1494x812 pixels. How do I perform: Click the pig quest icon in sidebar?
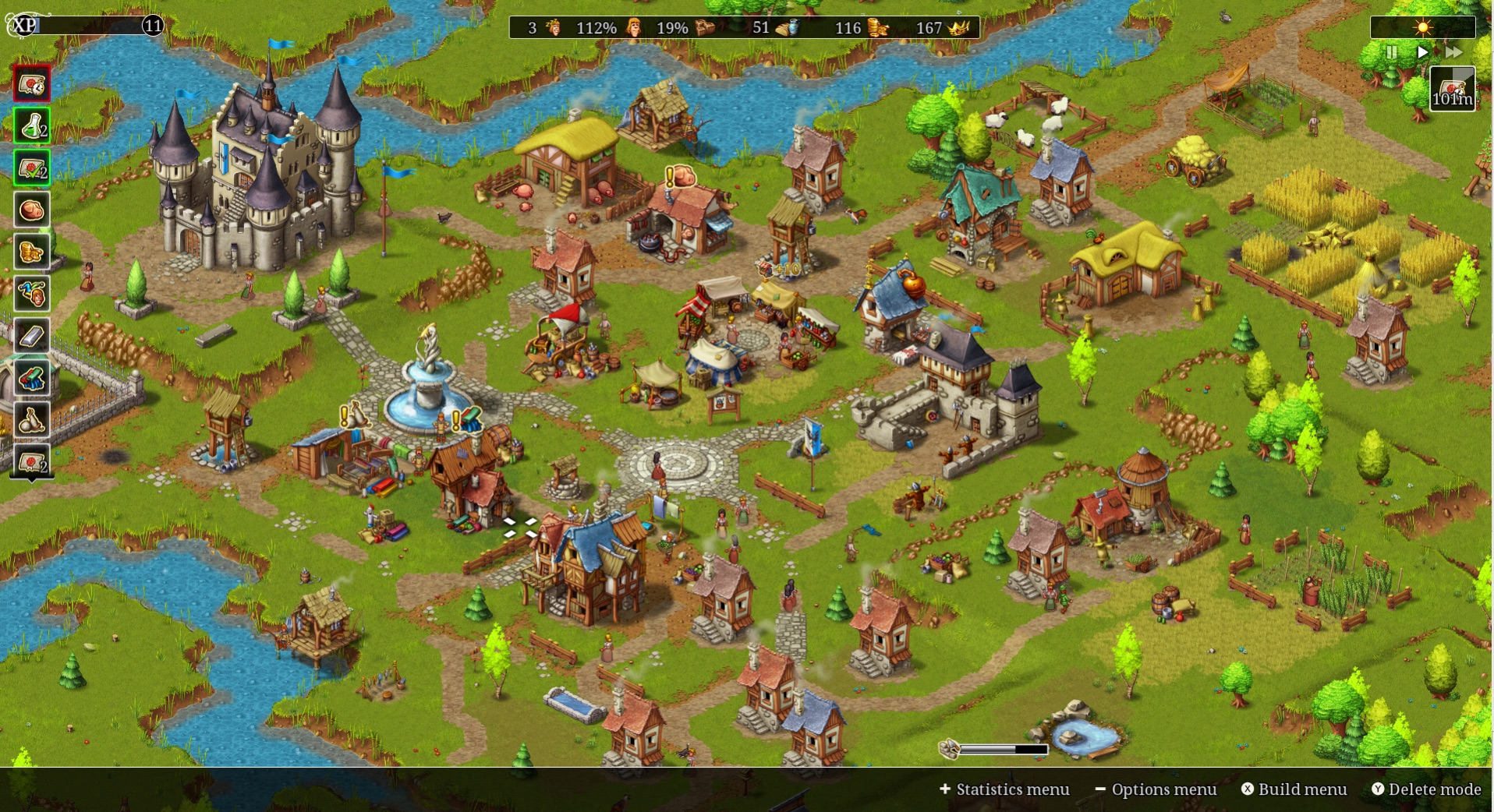(31, 210)
